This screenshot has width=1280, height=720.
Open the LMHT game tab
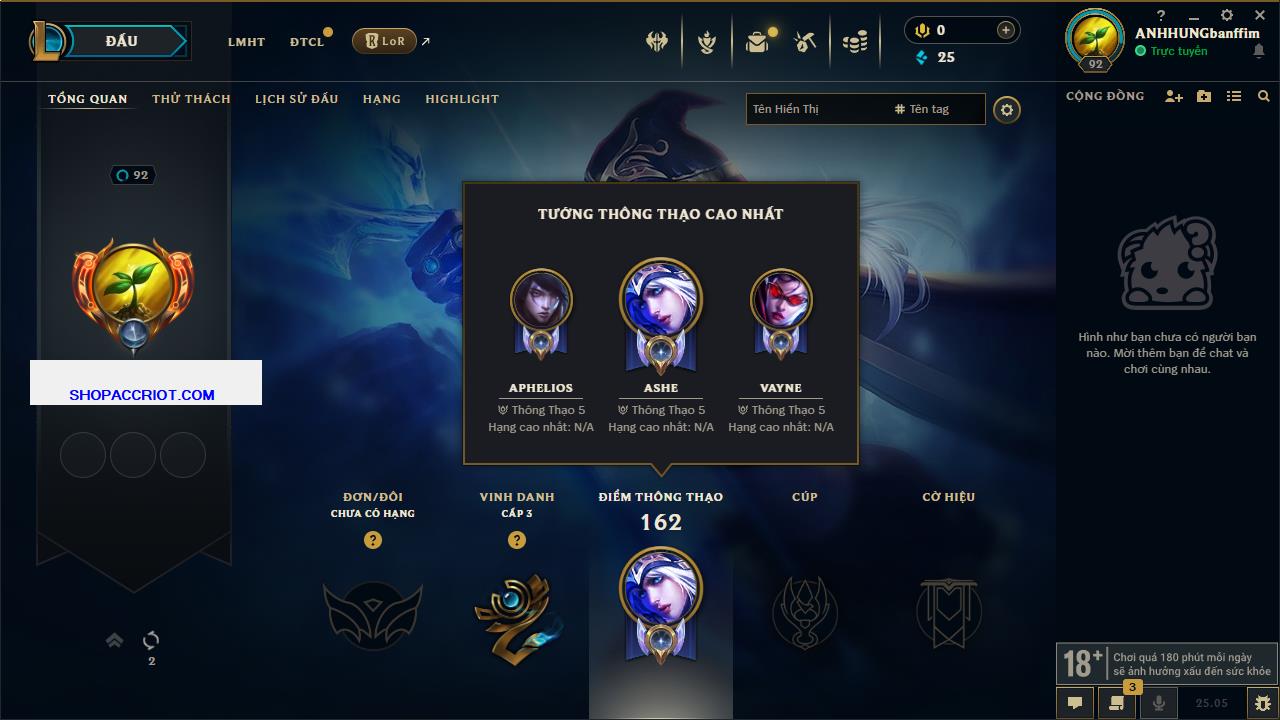(x=246, y=42)
